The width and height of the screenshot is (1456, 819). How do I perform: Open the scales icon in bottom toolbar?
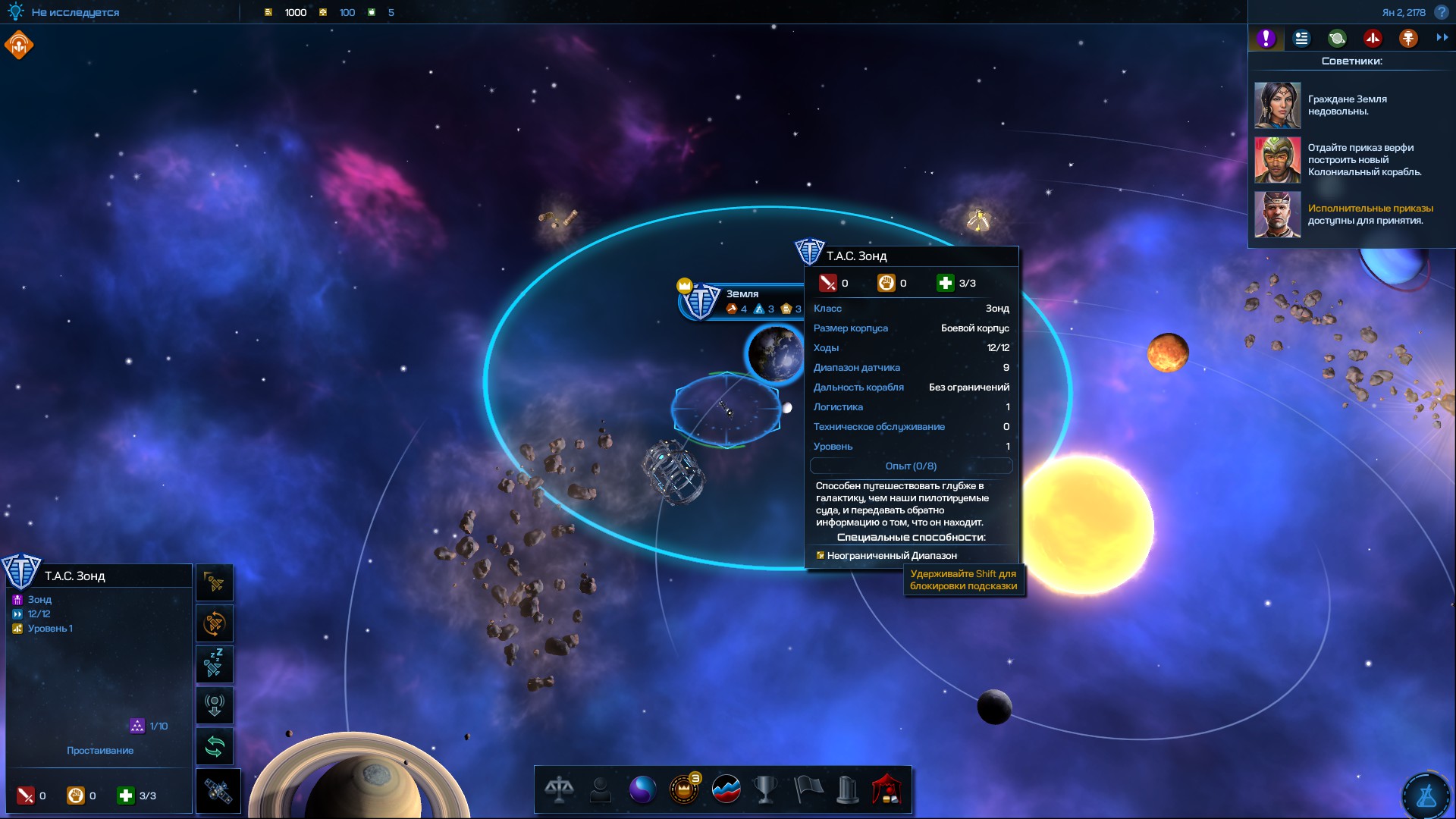tap(559, 789)
